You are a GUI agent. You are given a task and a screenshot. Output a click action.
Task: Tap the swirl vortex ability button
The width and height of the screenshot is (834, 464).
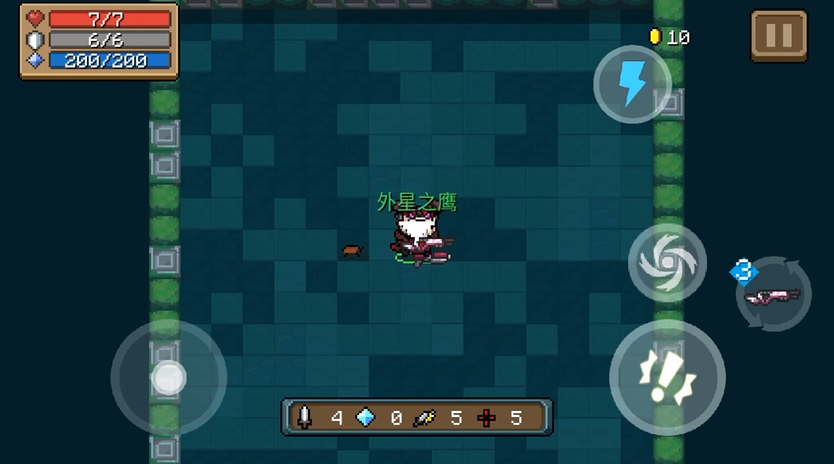point(667,263)
